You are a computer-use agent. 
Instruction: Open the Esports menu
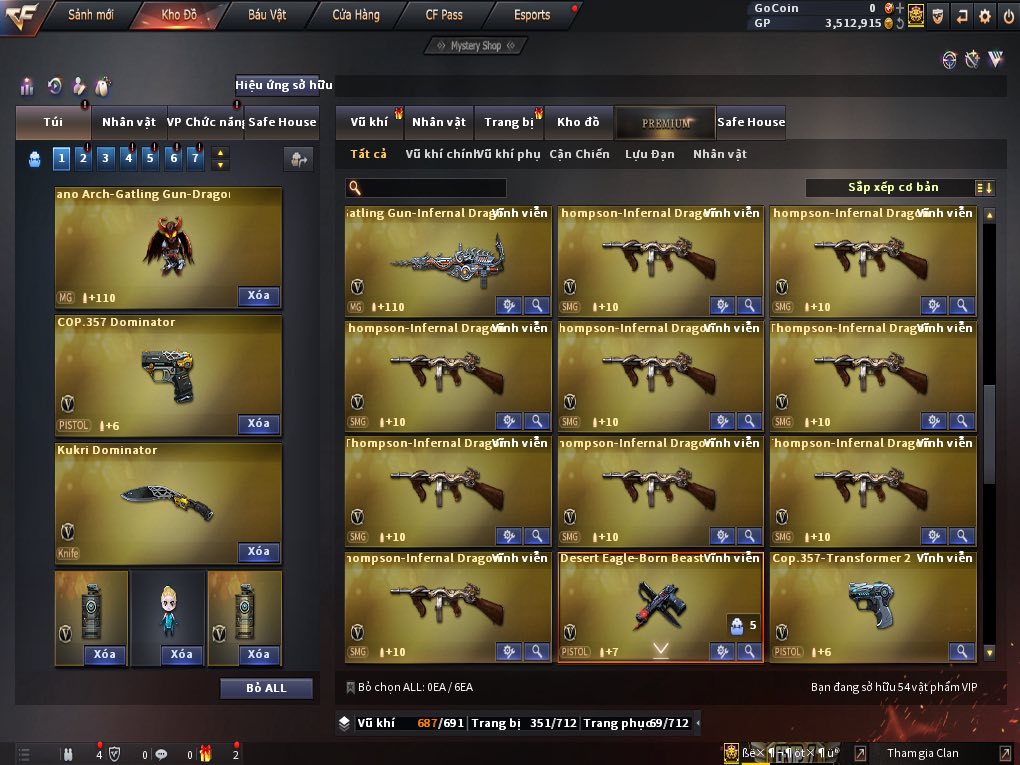(532, 15)
